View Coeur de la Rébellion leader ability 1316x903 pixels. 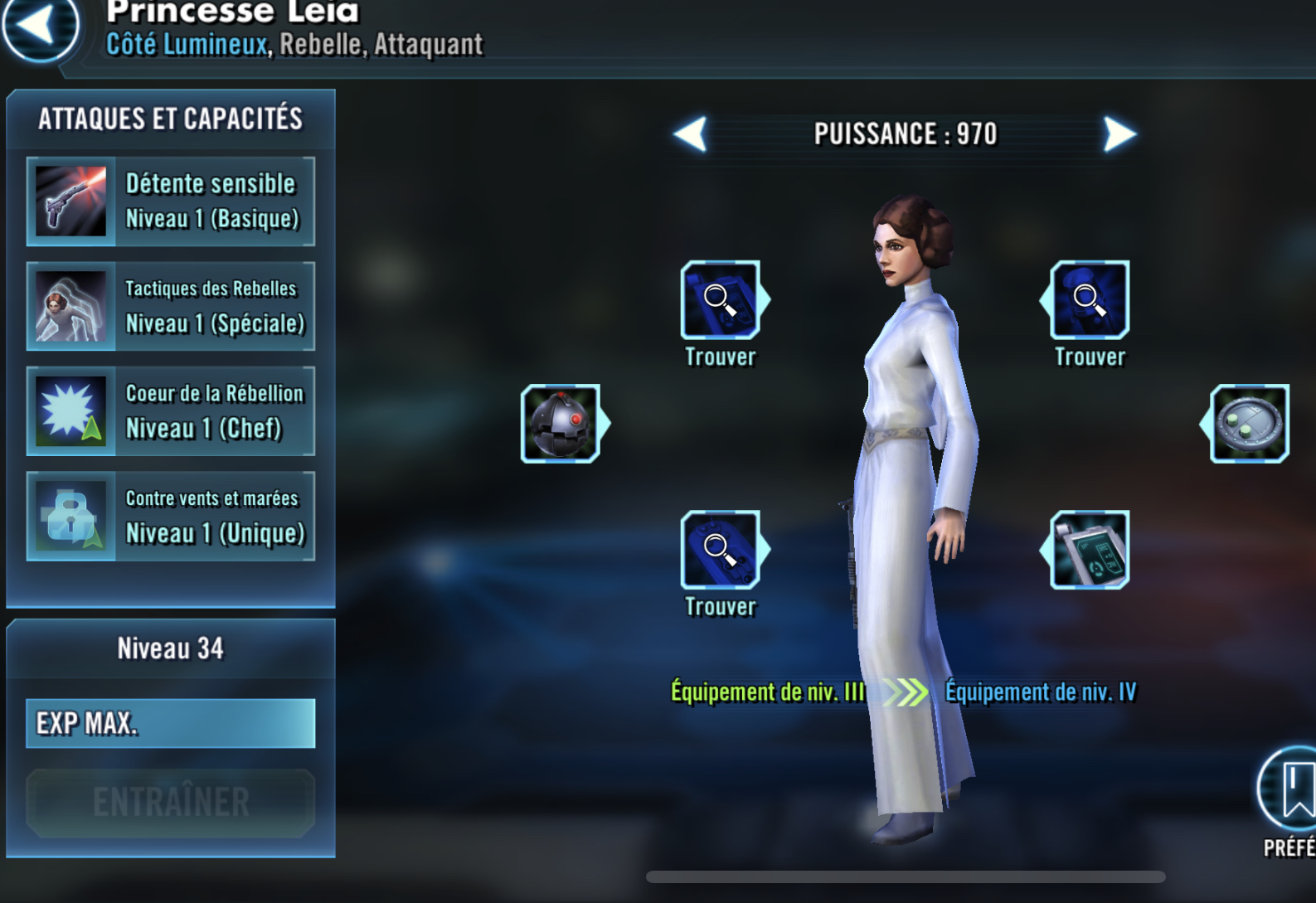pos(171,411)
